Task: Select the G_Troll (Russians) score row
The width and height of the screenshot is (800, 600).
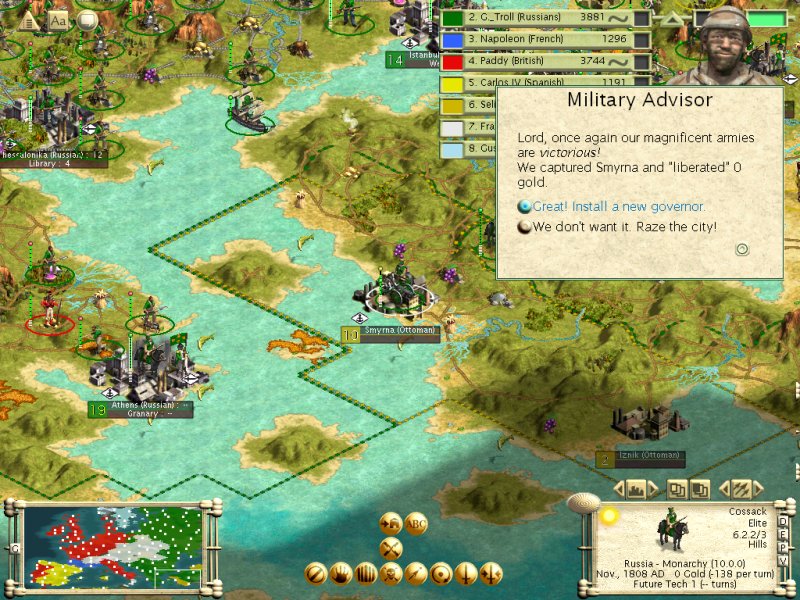Action: click(x=544, y=18)
